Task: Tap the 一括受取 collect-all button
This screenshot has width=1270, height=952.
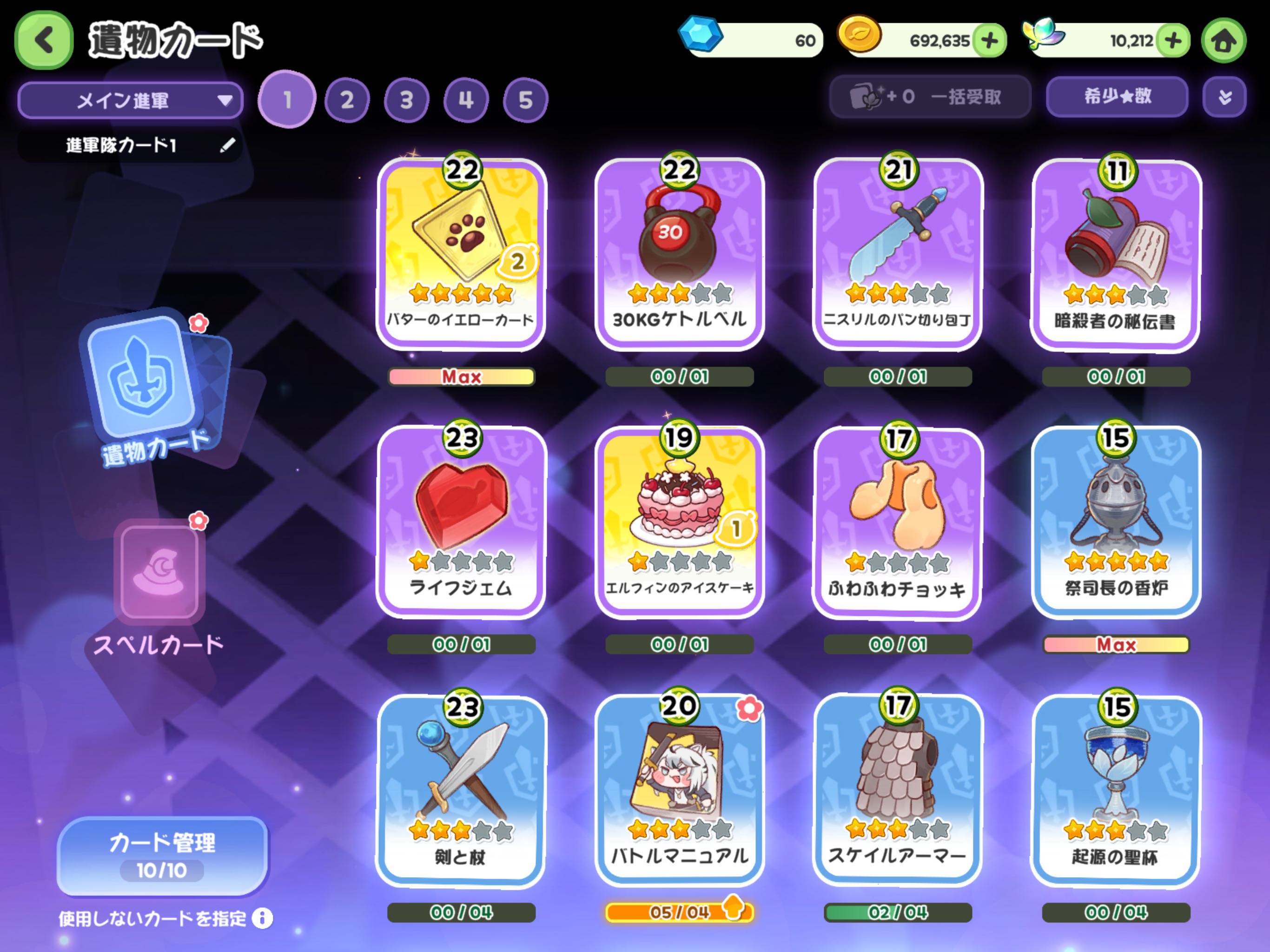Action: pos(930,97)
